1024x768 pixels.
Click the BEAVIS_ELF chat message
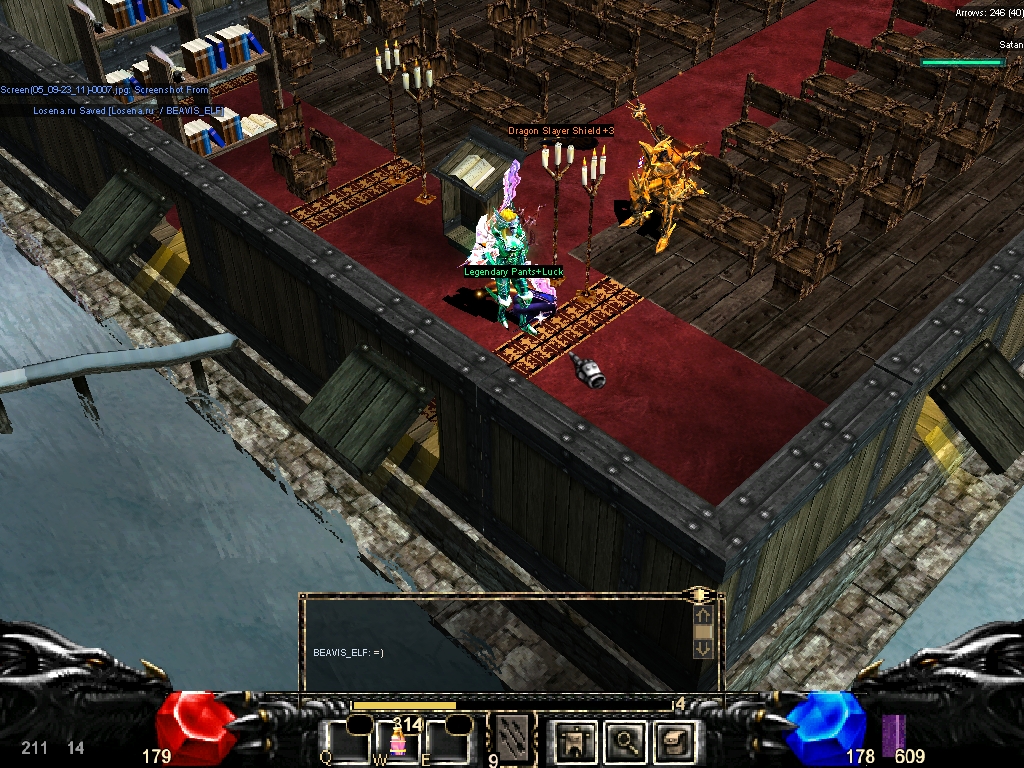pos(349,653)
